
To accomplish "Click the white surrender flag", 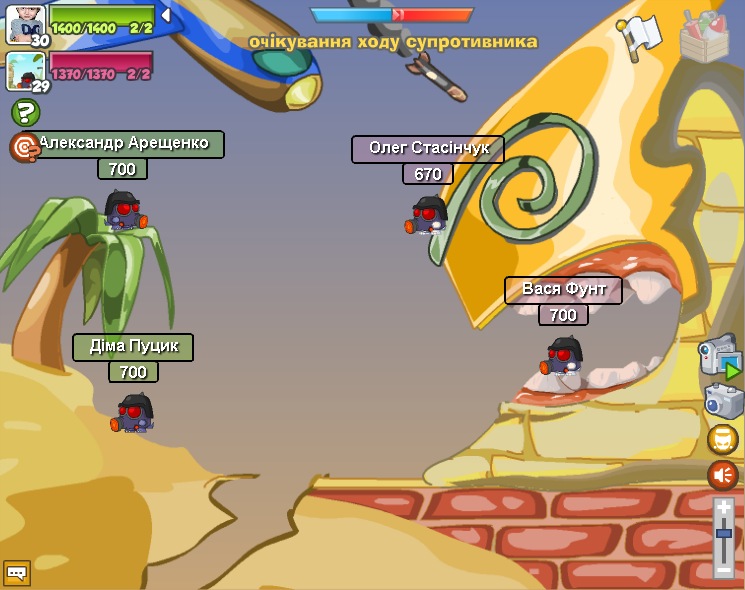I will (638, 35).
